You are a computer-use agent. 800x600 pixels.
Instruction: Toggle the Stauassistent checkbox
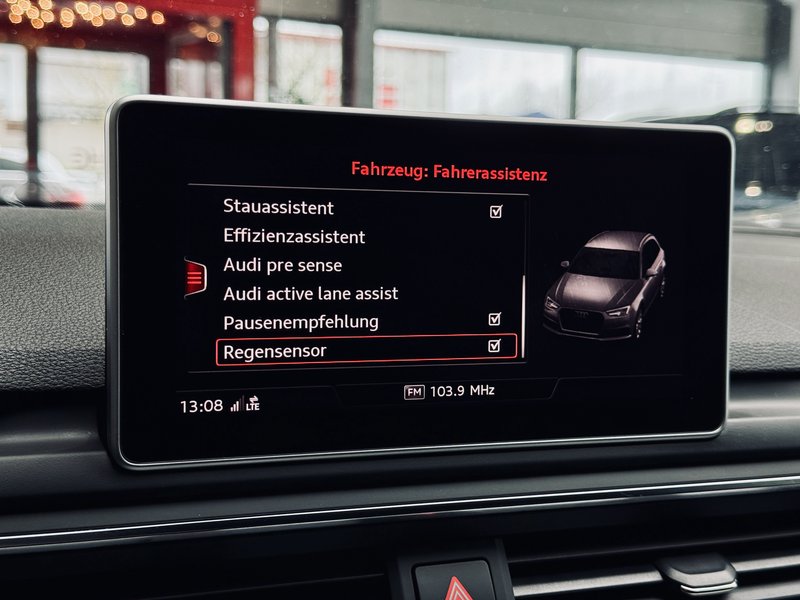pos(496,212)
